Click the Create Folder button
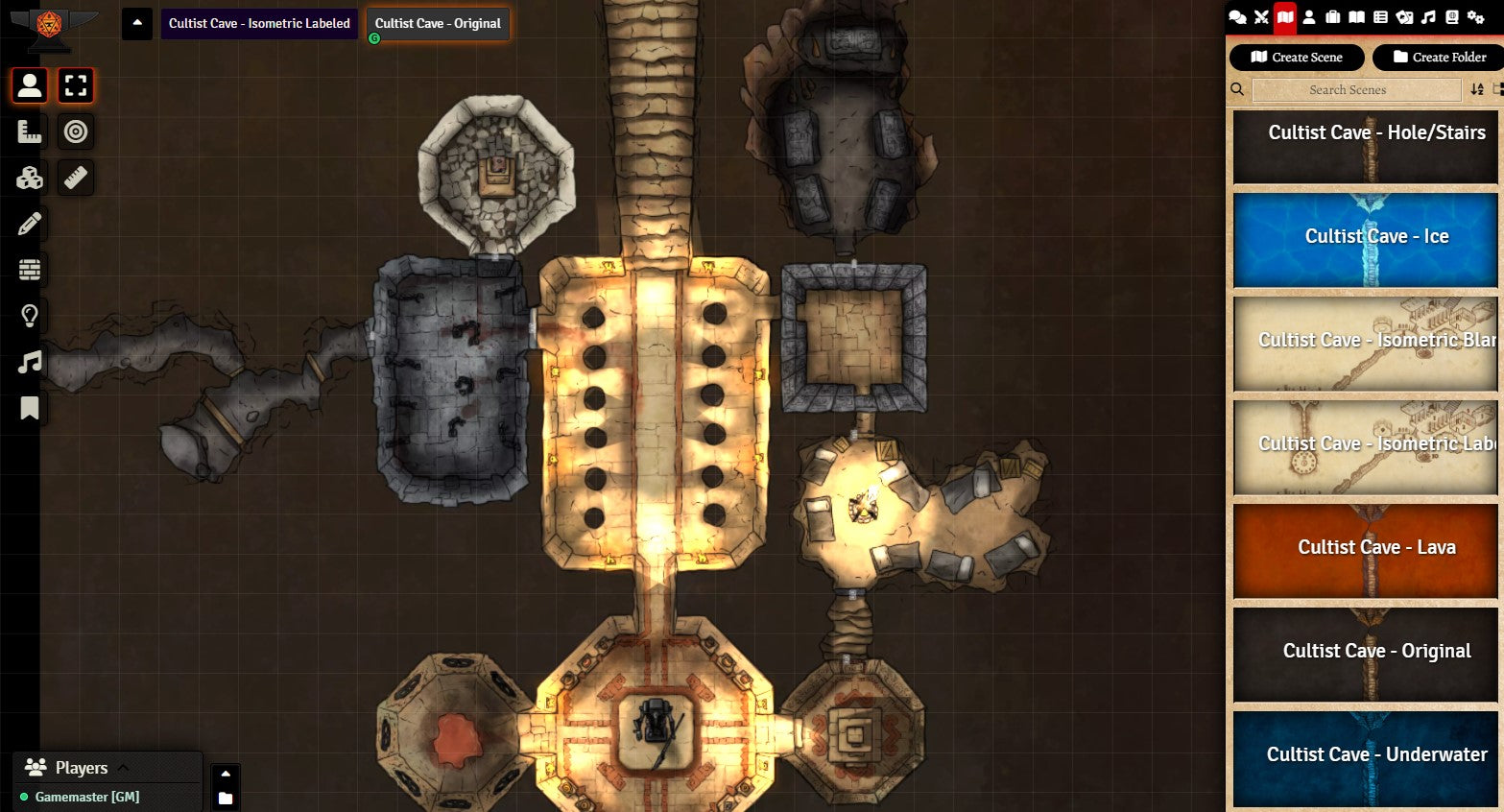 pyautogui.click(x=1439, y=58)
